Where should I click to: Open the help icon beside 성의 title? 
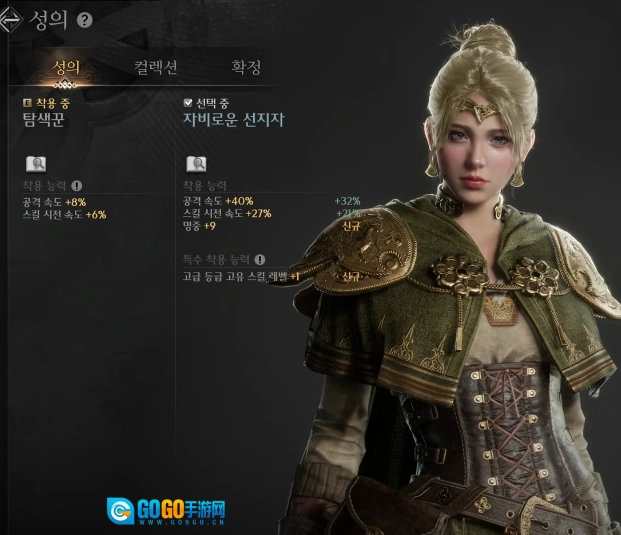pyautogui.click(x=84, y=20)
